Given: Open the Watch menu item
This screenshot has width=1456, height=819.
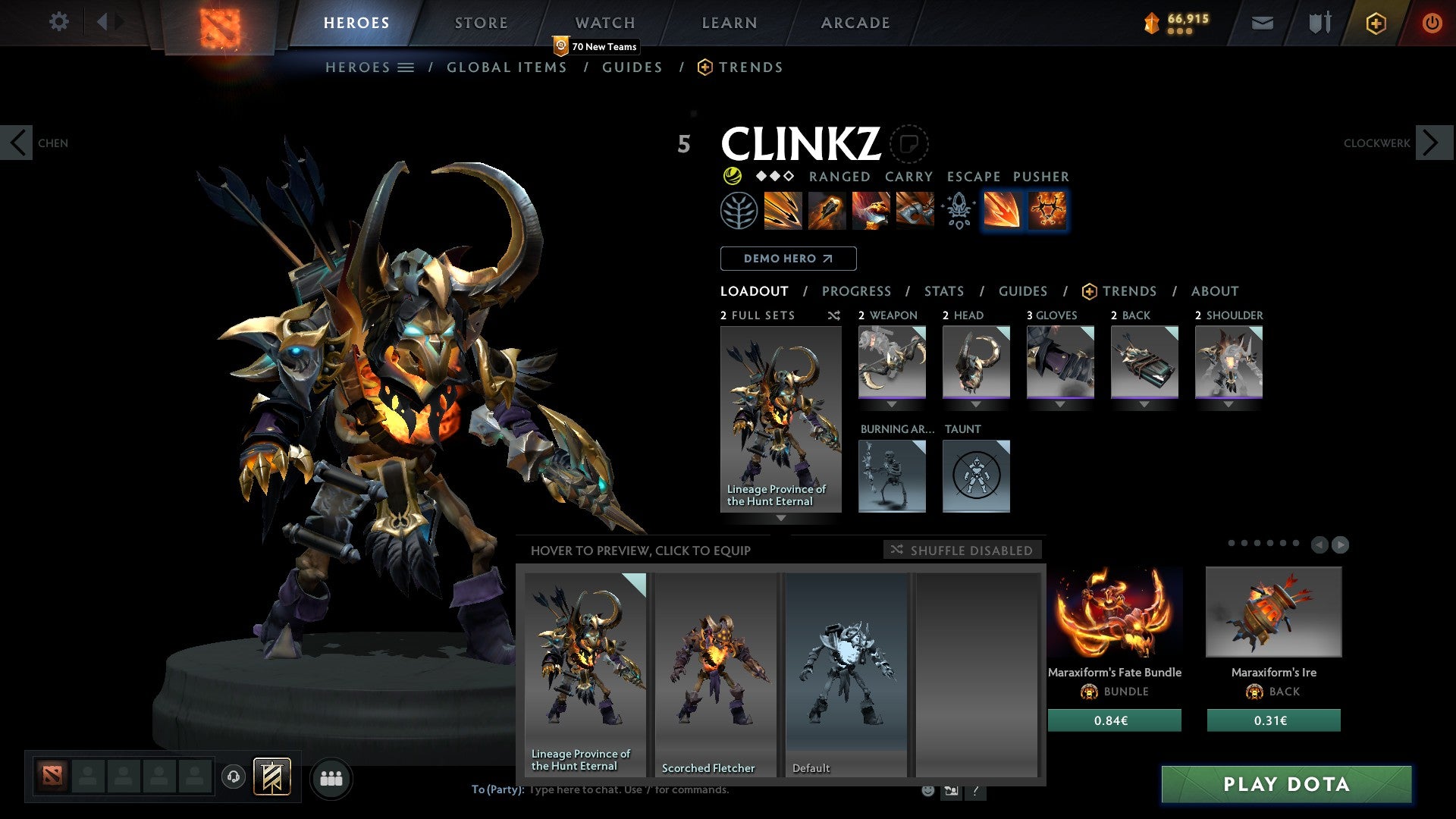Looking at the screenshot, I should [604, 22].
